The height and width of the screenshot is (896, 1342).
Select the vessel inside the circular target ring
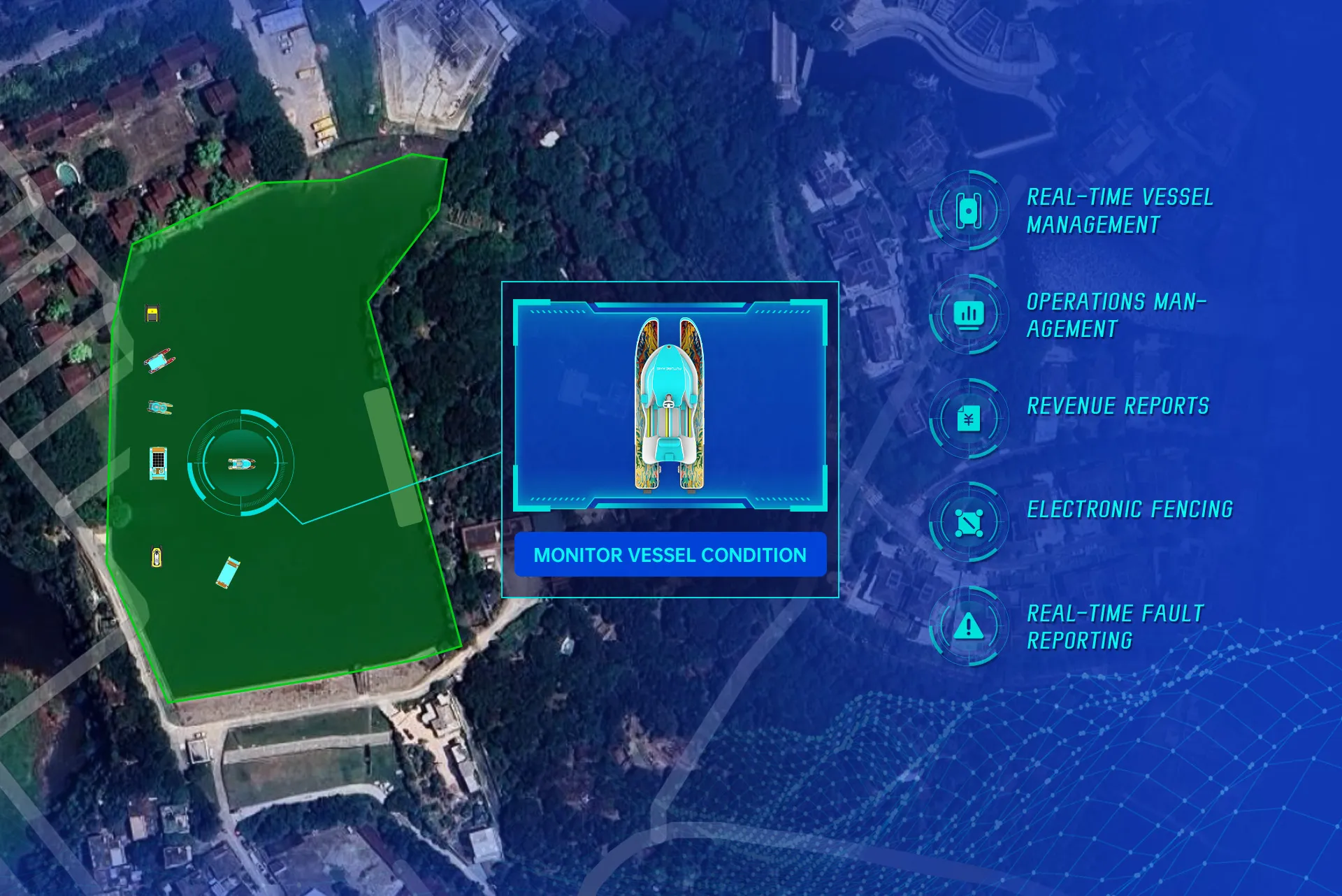[241, 463]
